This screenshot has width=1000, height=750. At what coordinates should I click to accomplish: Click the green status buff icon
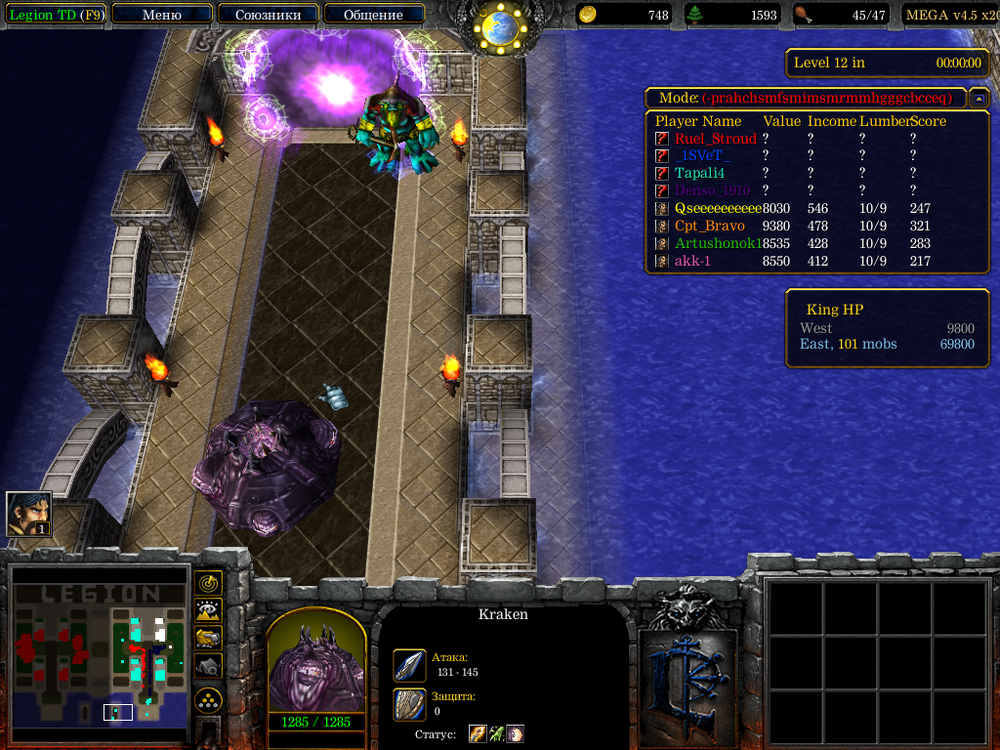496,734
